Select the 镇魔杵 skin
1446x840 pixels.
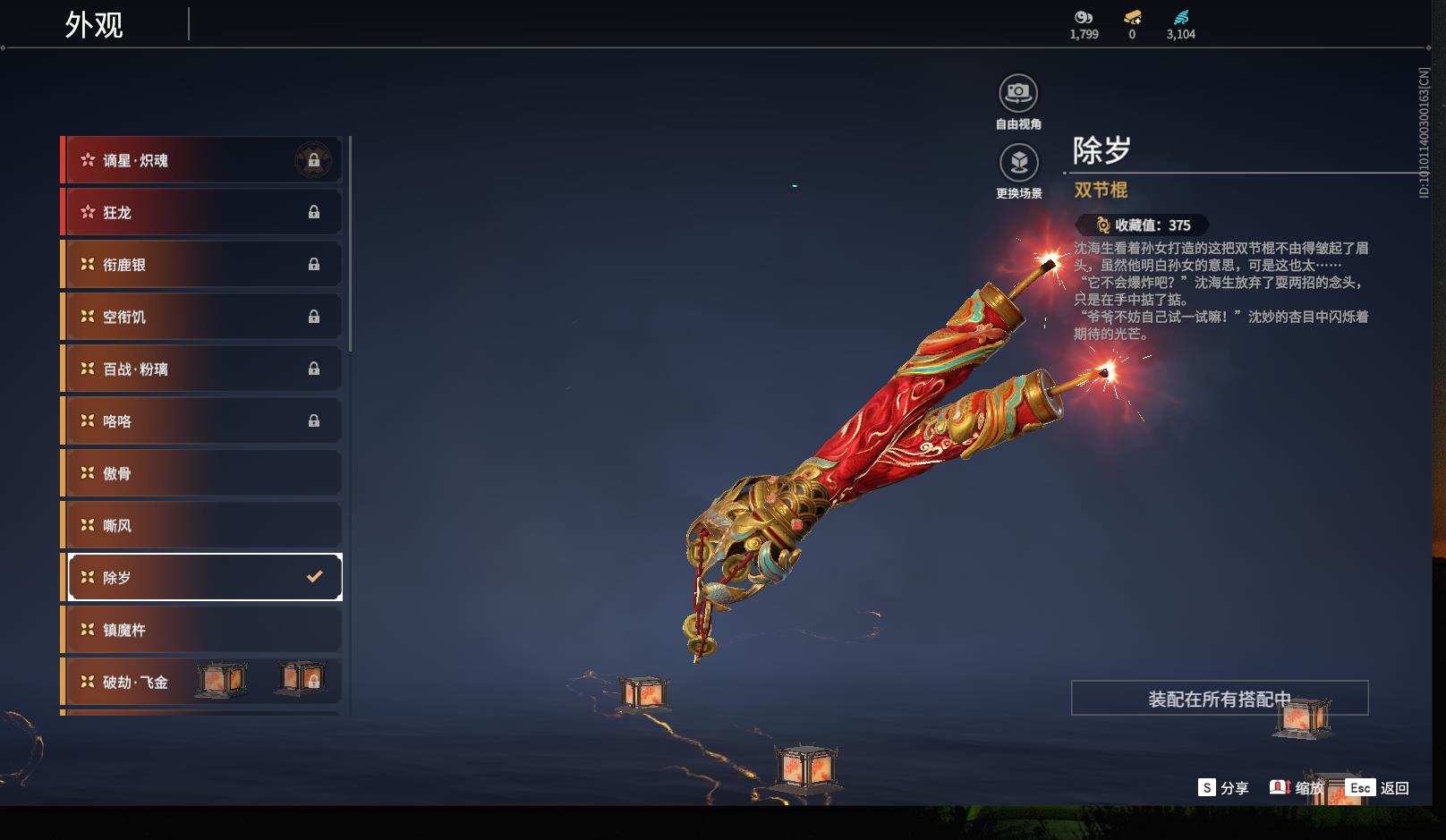(x=201, y=630)
